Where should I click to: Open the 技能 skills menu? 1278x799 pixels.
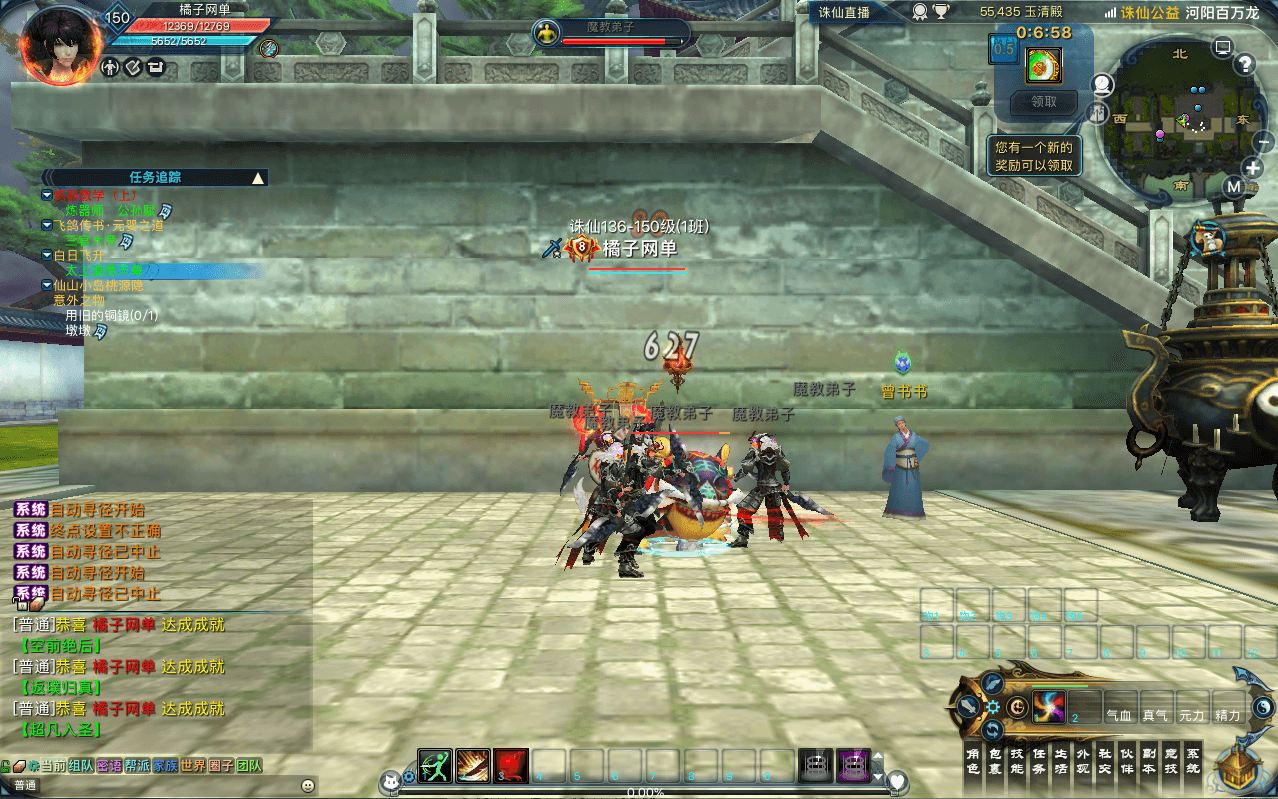(x=1017, y=761)
